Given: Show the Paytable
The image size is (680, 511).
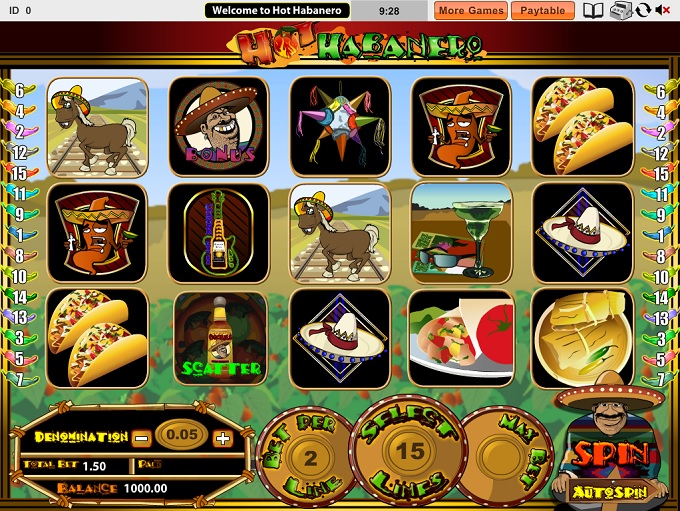Looking at the screenshot, I should (x=543, y=11).
